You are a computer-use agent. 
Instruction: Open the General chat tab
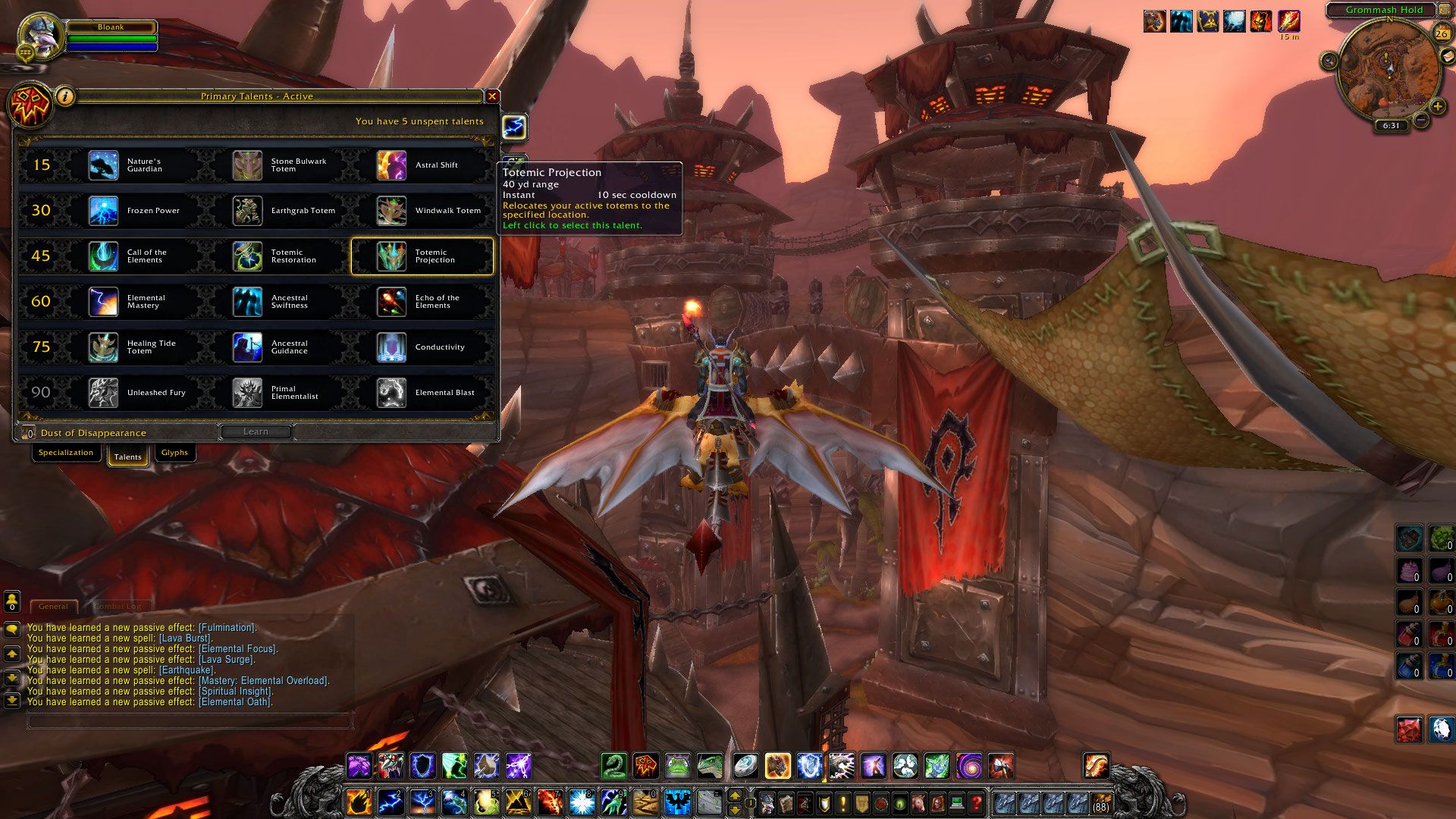[x=53, y=607]
